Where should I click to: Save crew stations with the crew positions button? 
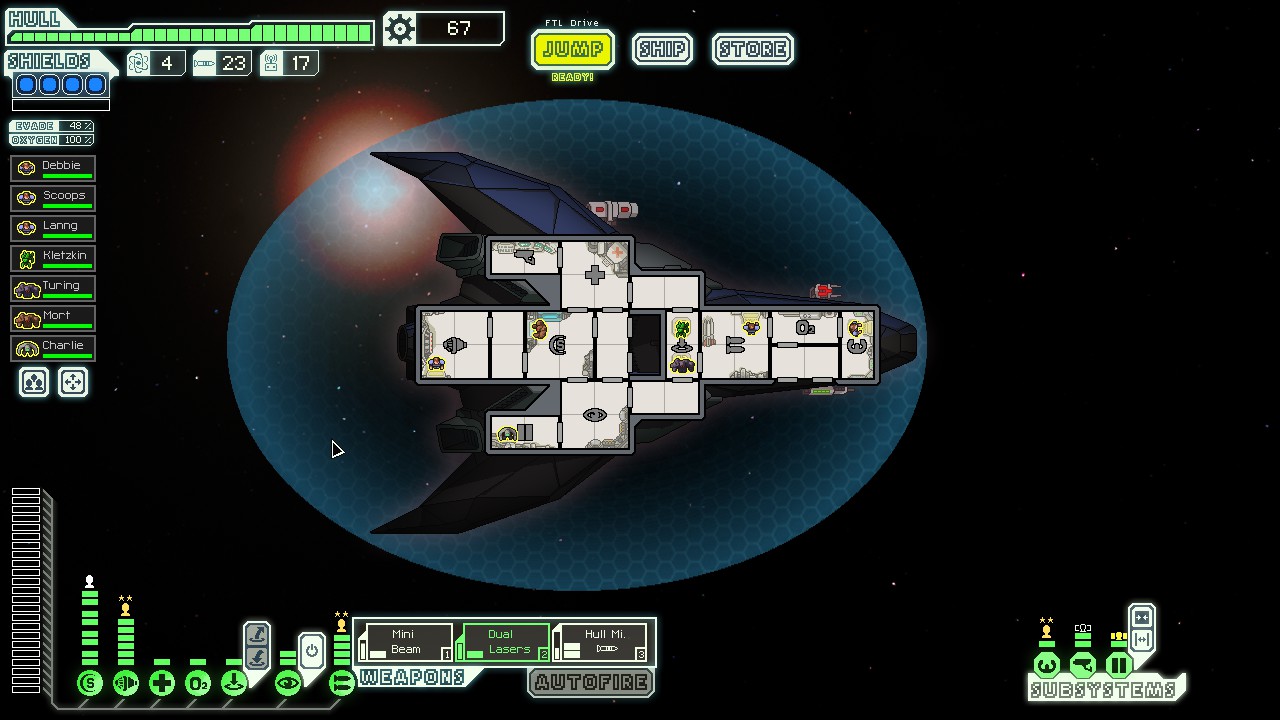tap(34, 382)
